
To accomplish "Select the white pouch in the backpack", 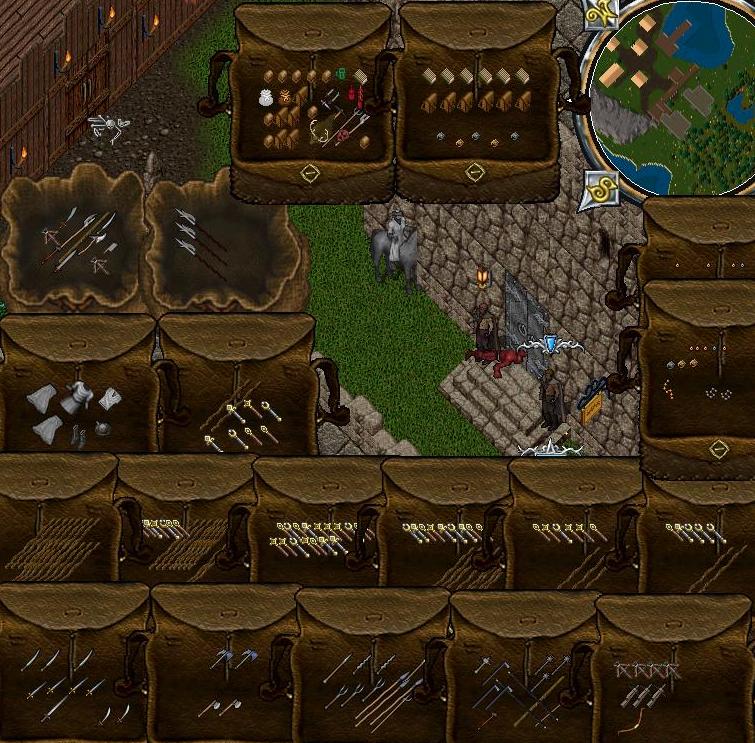I will click(x=267, y=97).
